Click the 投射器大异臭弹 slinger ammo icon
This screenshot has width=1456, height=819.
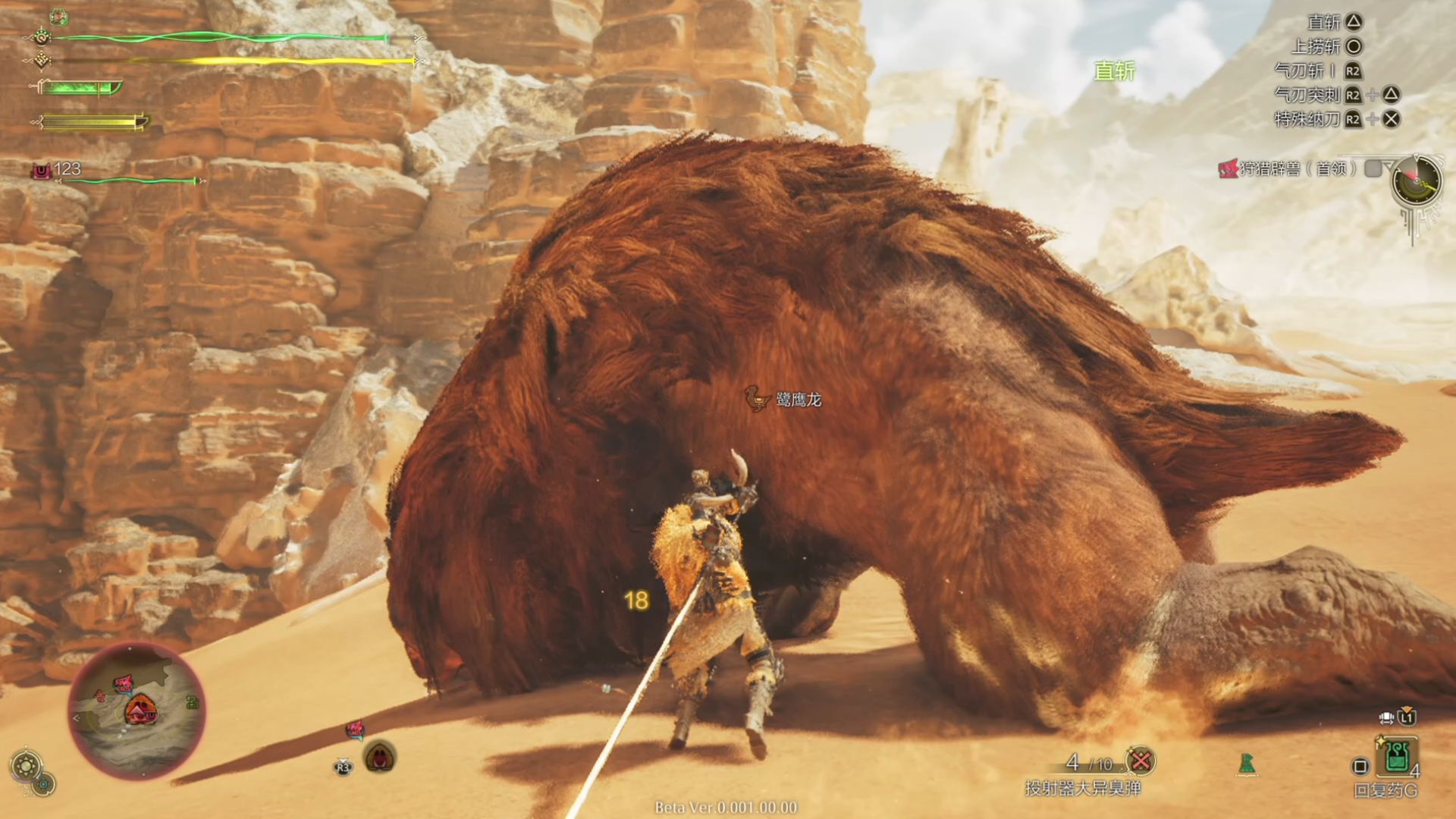[x=1140, y=760]
